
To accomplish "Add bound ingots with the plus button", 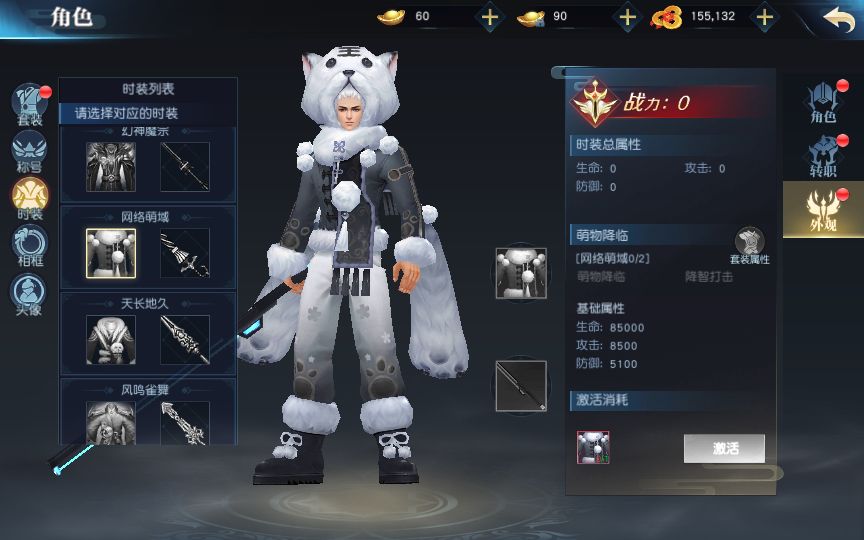I will (x=627, y=17).
